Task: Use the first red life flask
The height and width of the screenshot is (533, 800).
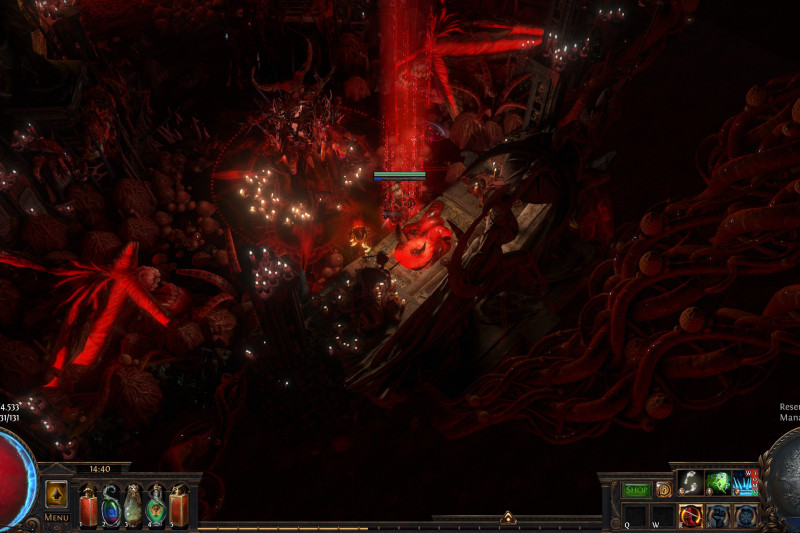Action: click(89, 507)
